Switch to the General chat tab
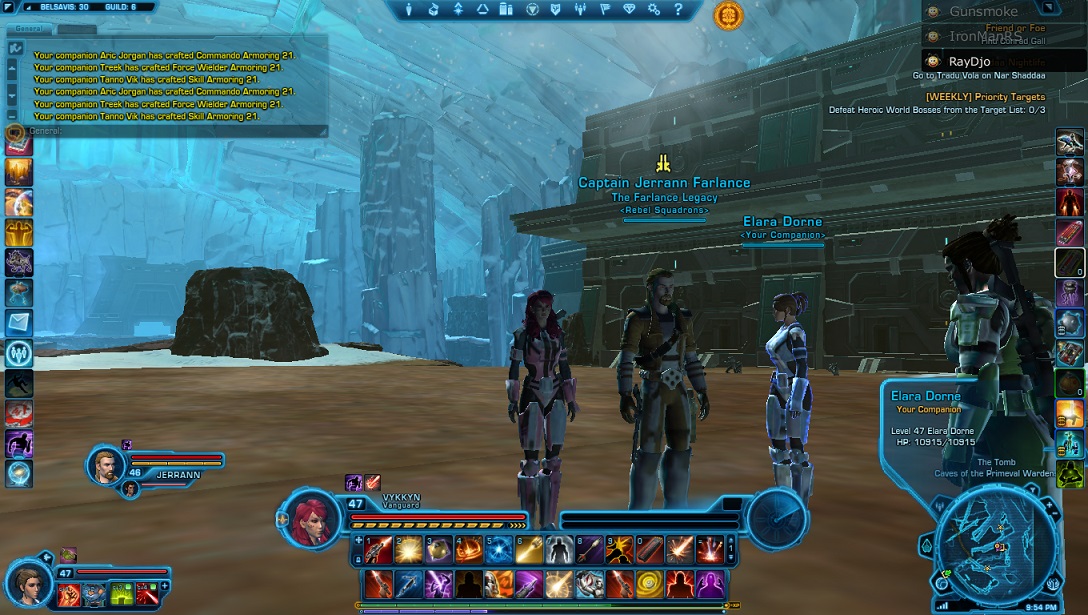 (x=29, y=29)
